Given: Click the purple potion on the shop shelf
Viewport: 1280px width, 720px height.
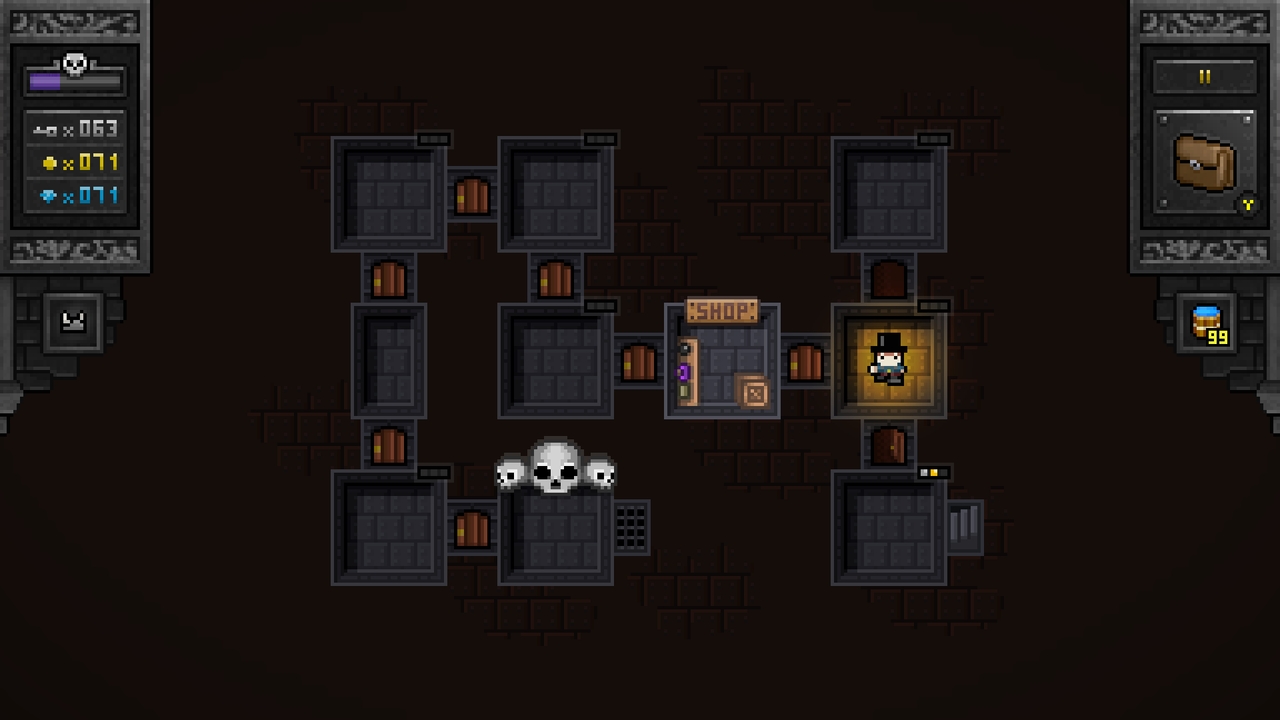Looking at the screenshot, I should tap(684, 372).
